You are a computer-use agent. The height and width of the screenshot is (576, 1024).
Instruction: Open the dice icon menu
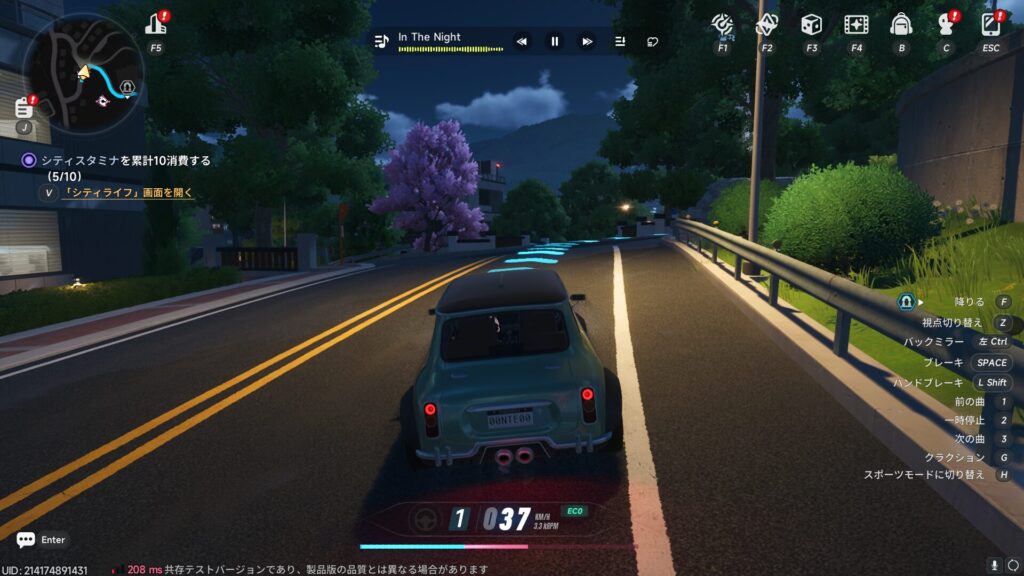(811, 24)
